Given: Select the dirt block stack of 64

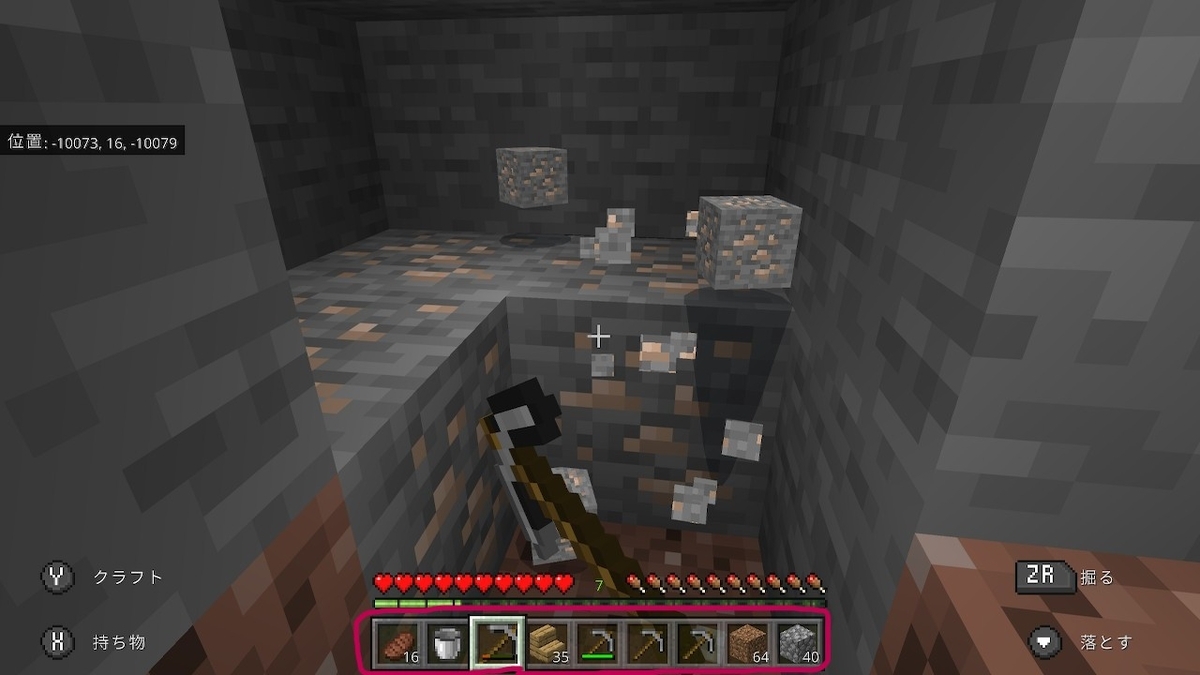Looking at the screenshot, I should coord(749,642).
